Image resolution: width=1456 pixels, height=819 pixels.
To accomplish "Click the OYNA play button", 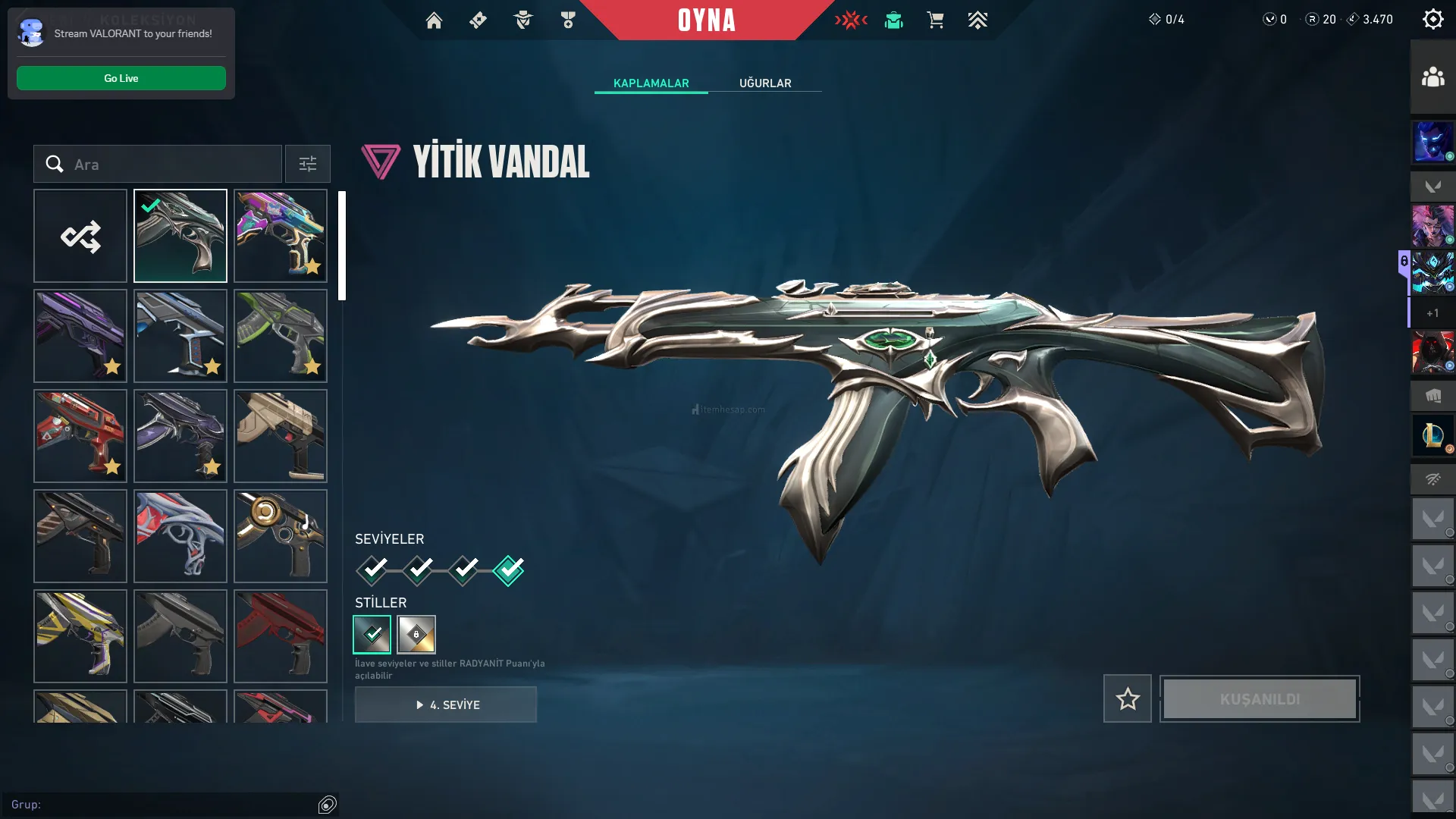I will pos(706,20).
